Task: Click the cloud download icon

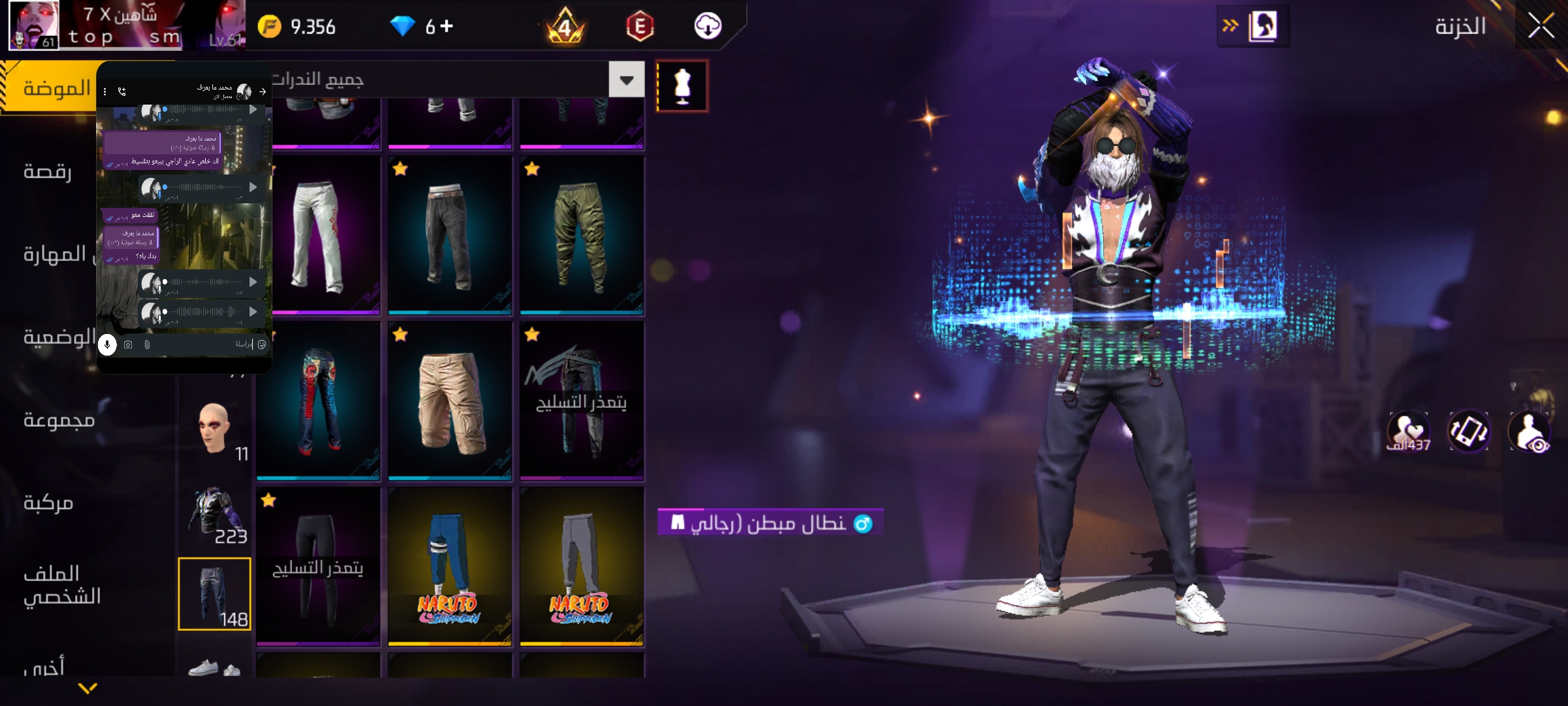Action: click(x=708, y=26)
